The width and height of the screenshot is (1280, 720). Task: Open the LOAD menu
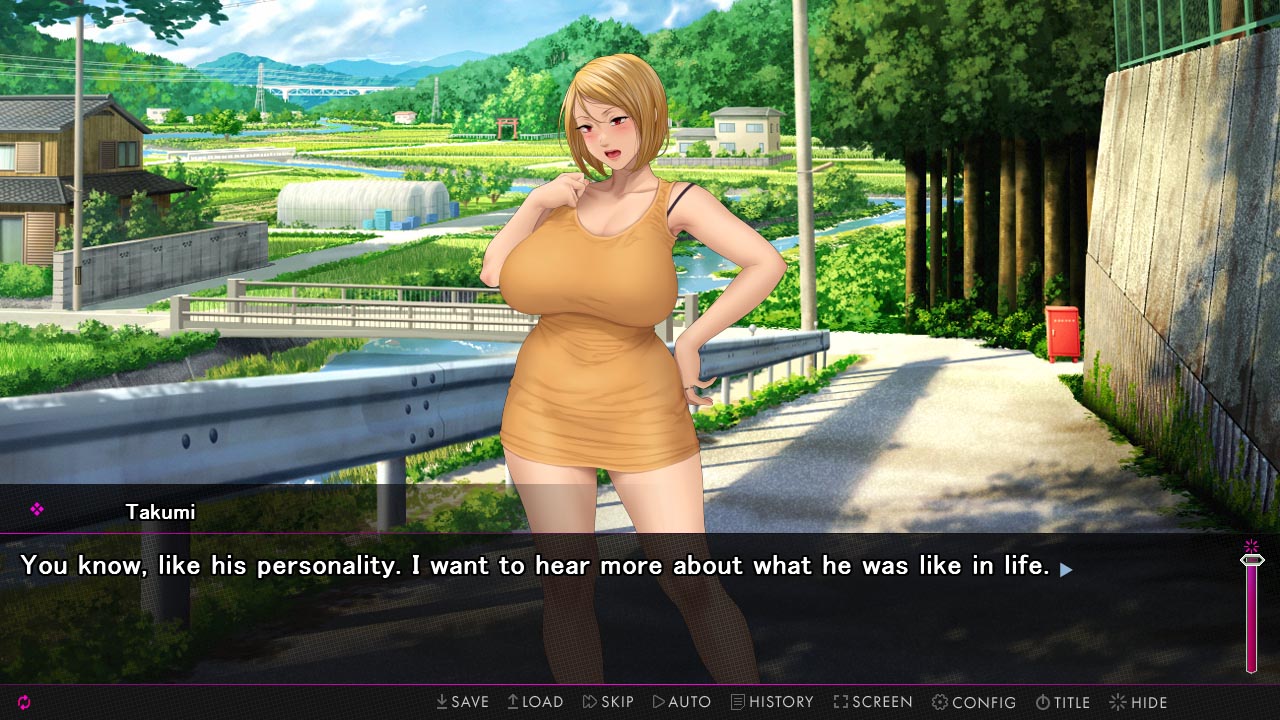535,702
